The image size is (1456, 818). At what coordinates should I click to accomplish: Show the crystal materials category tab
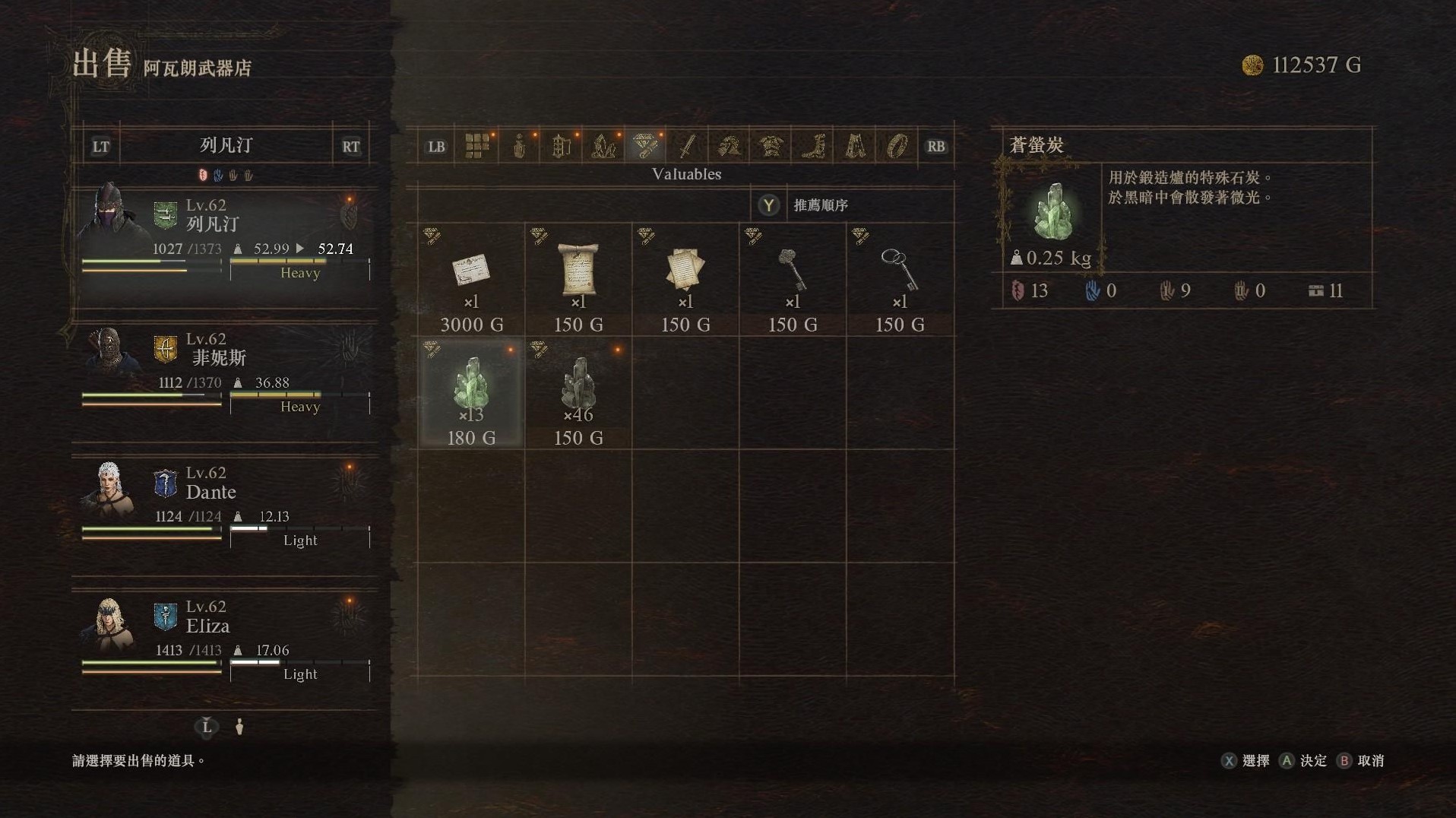[603, 146]
